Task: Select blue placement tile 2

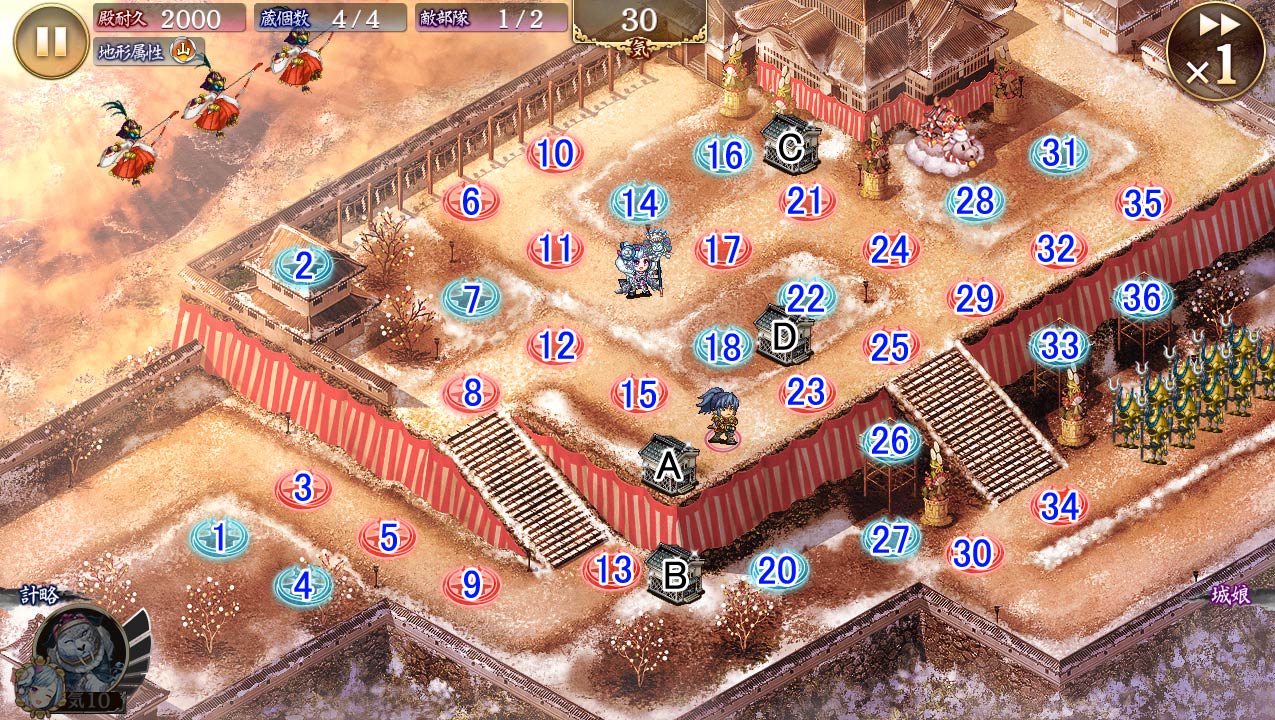Action: pos(304,266)
